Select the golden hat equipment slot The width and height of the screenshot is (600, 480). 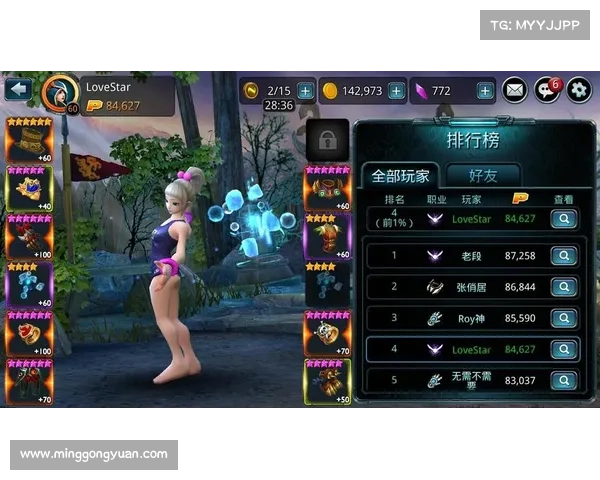pyautogui.click(x=29, y=140)
